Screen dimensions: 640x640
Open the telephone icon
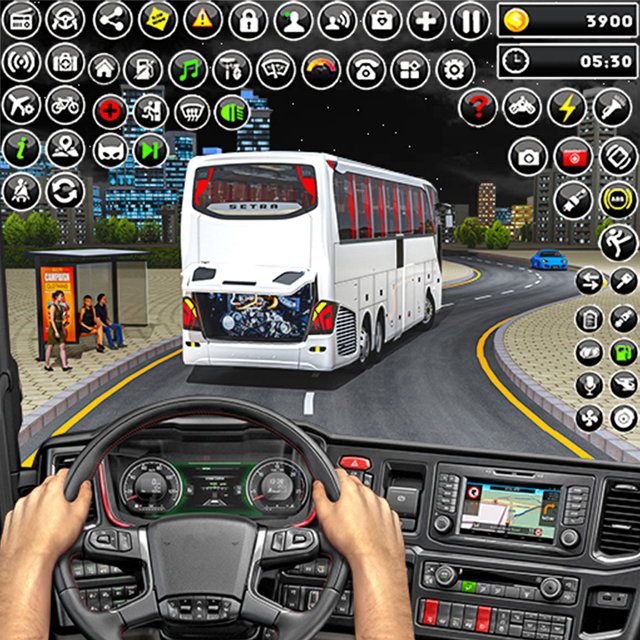point(366,69)
